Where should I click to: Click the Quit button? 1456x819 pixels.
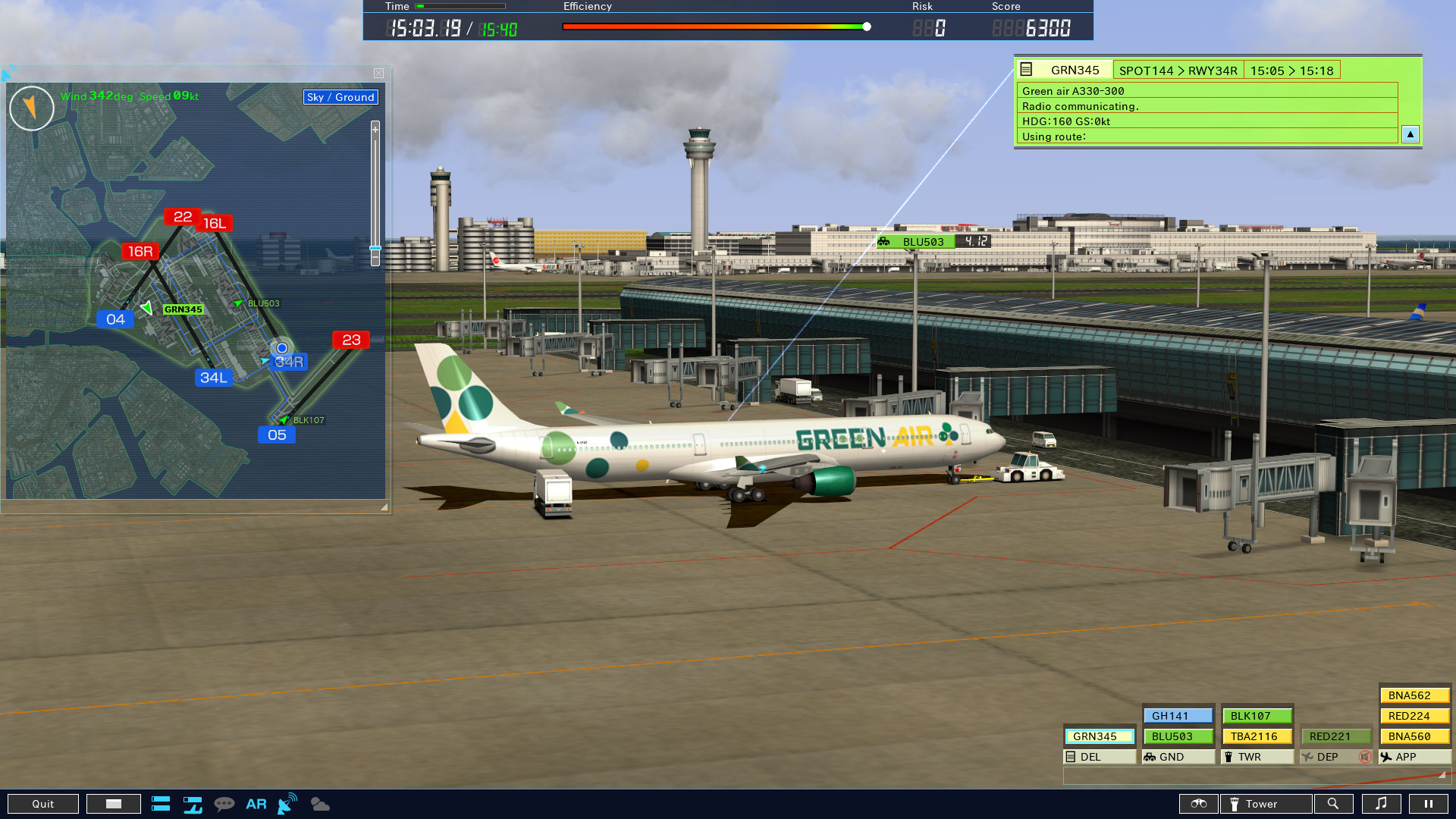pos(43,803)
